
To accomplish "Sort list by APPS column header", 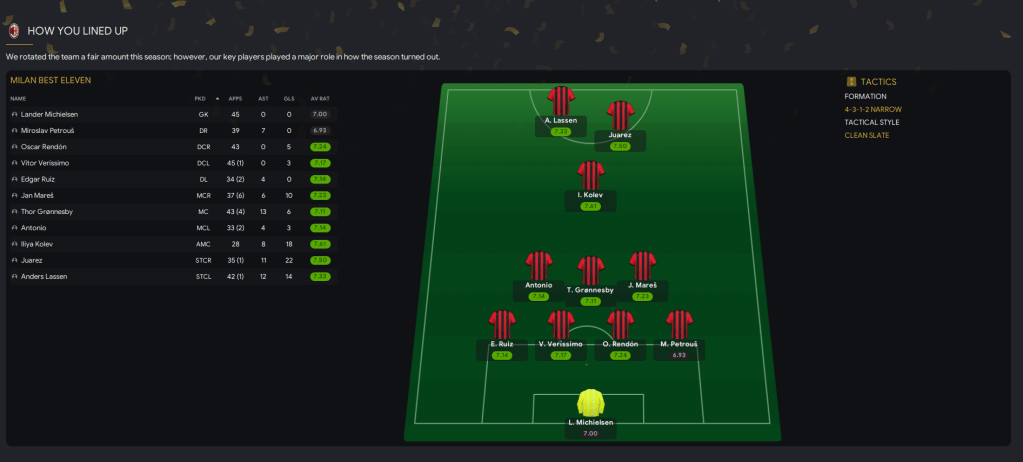I will click(235, 98).
